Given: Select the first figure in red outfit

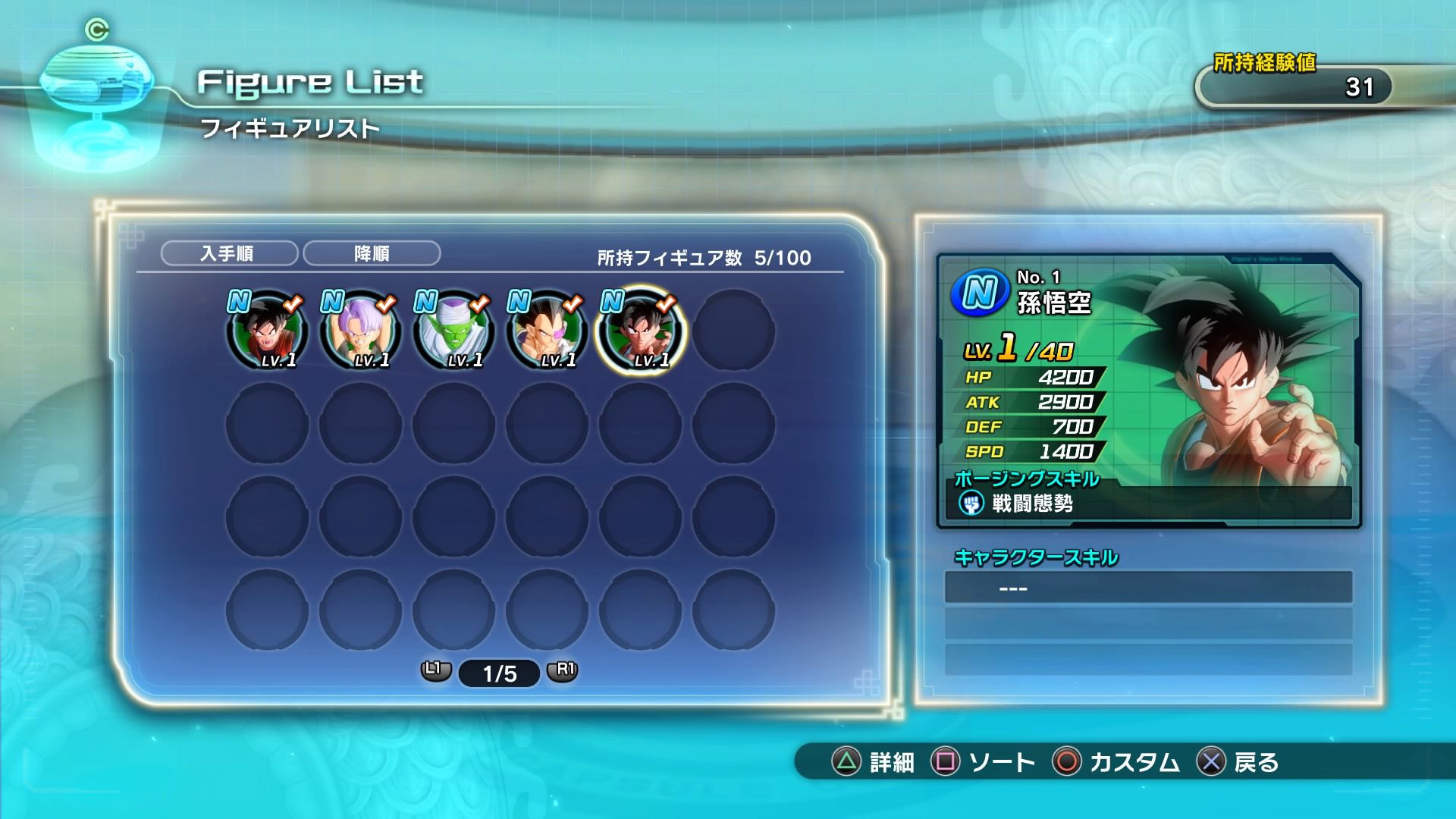Looking at the screenshot, I should click(x=267, y=331).
